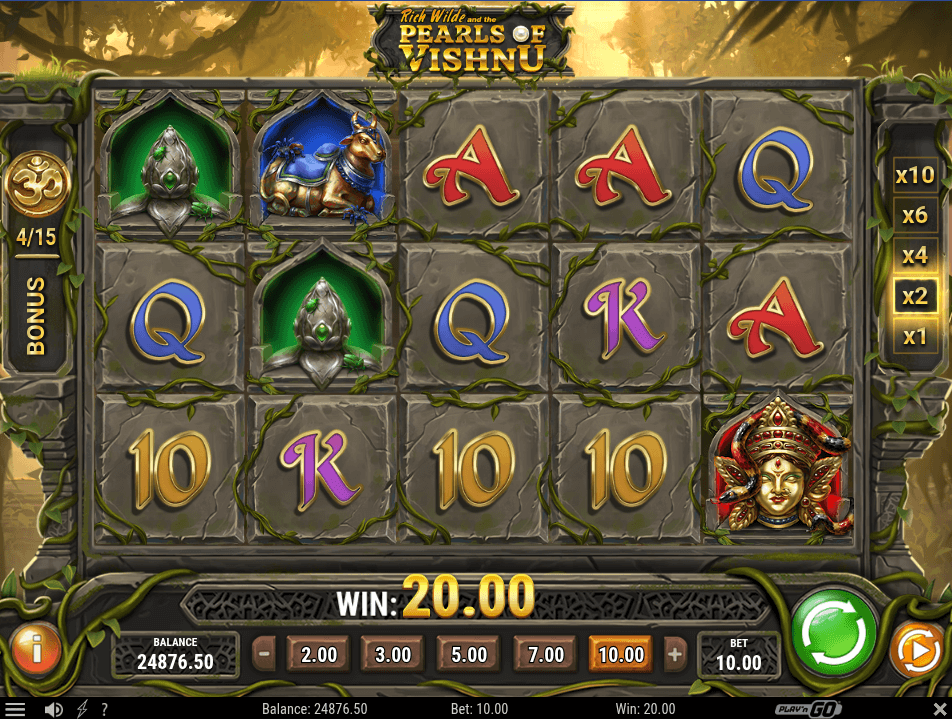Viewport: 952px width, 719px height.
Task: Pick the 7.00 bet value
Action: click(x=545, y=655)
